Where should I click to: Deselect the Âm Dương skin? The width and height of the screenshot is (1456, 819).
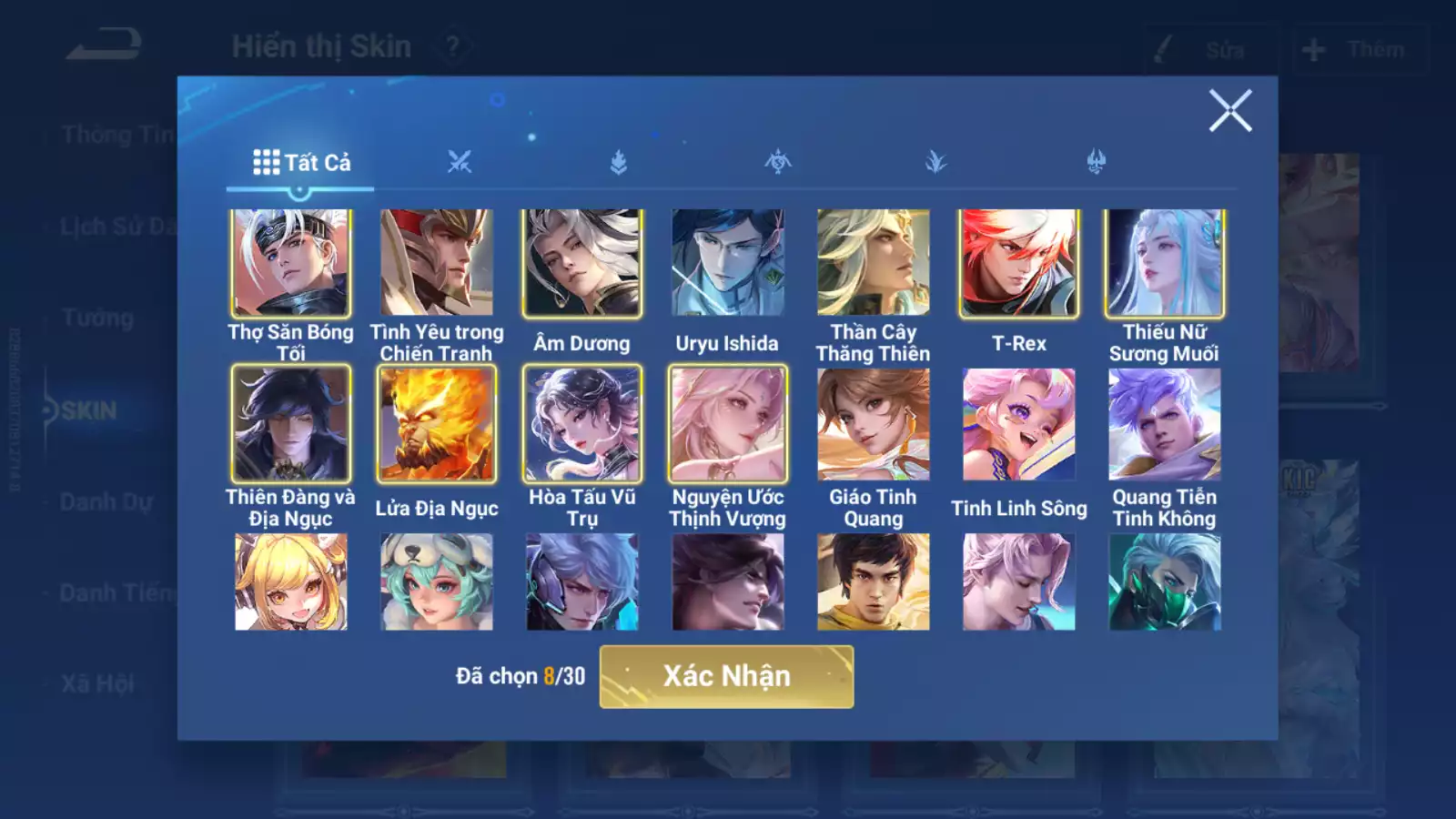582,262
